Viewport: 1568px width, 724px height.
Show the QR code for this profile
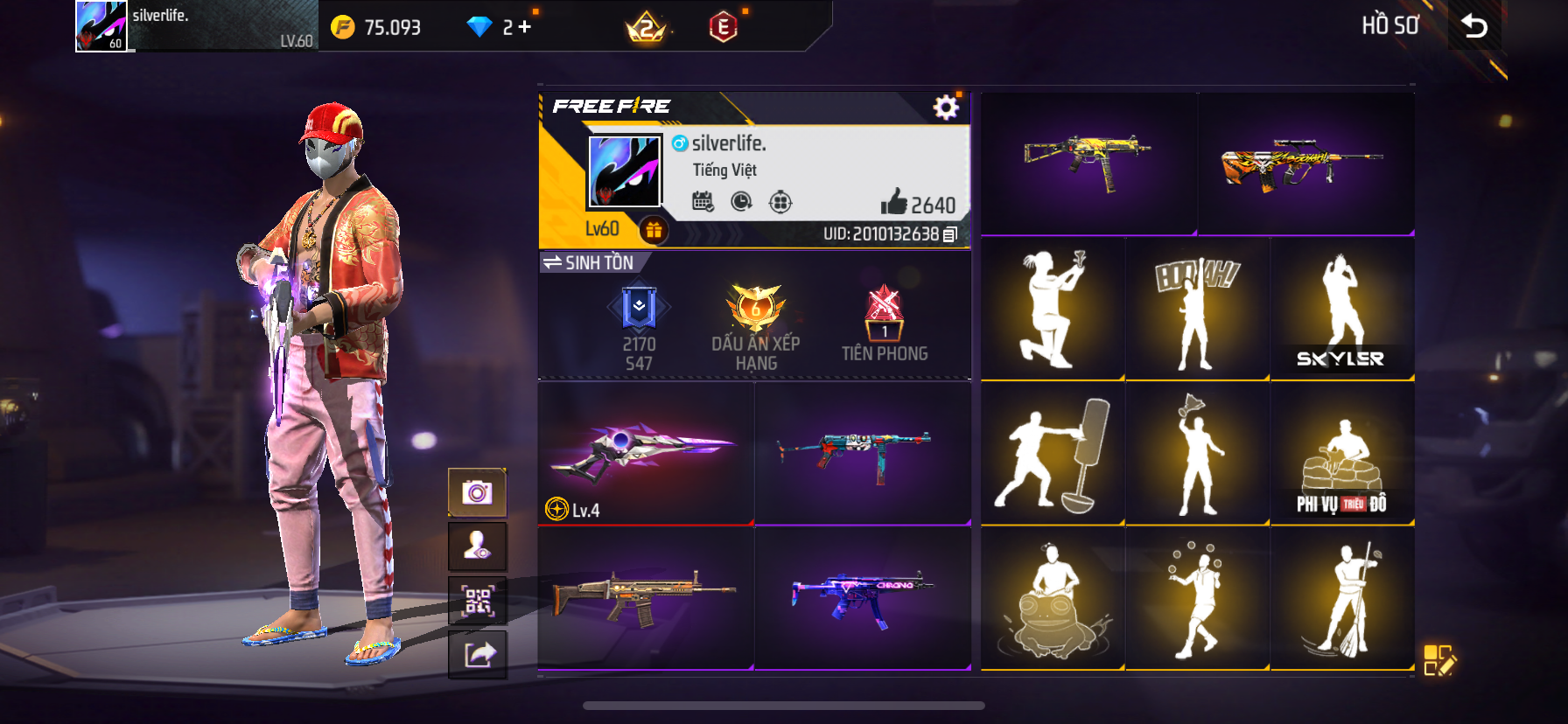click(477, 601)
